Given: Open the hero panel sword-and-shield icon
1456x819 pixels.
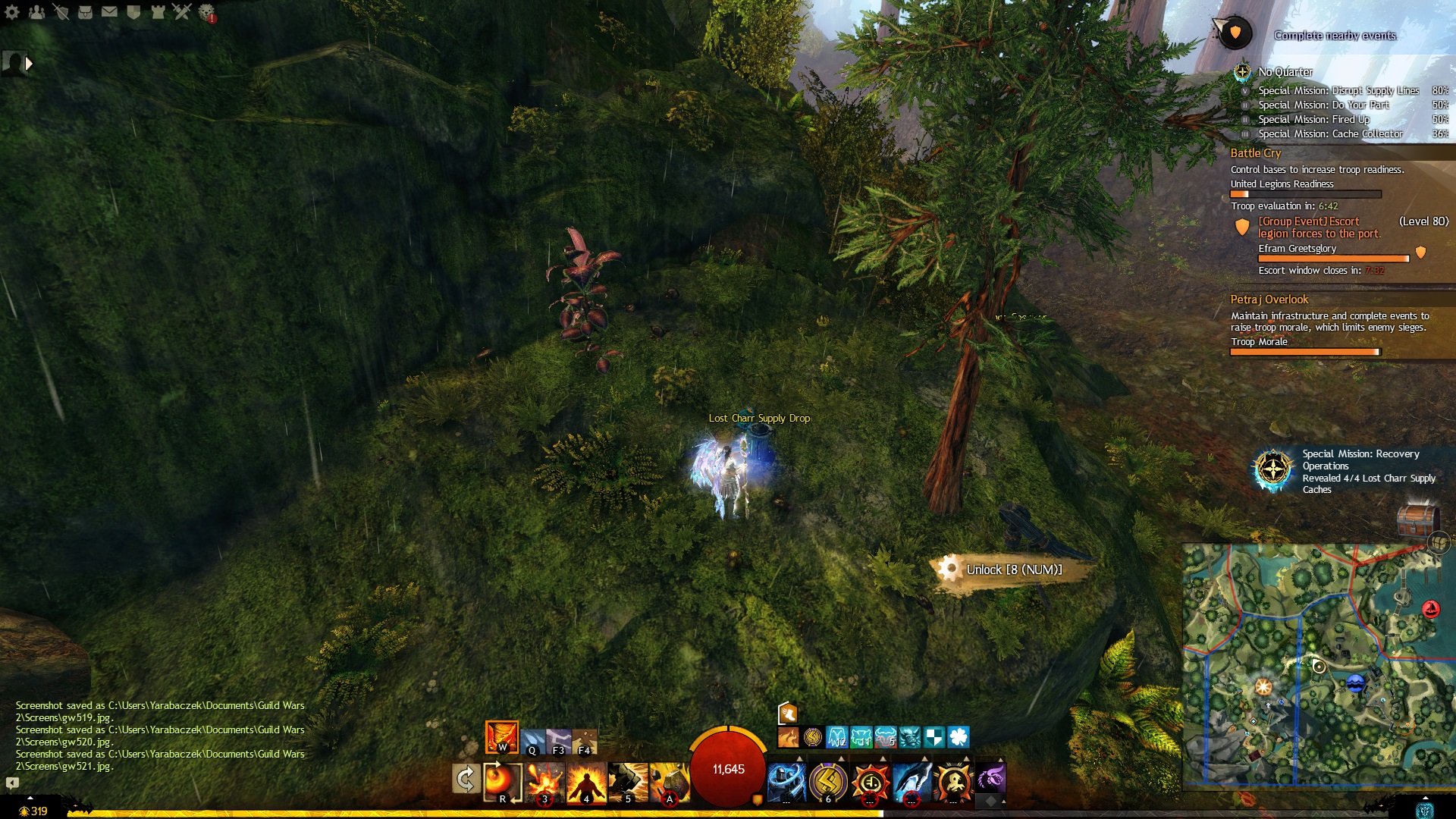Looking at the screenshot, I should pos(61,12).
